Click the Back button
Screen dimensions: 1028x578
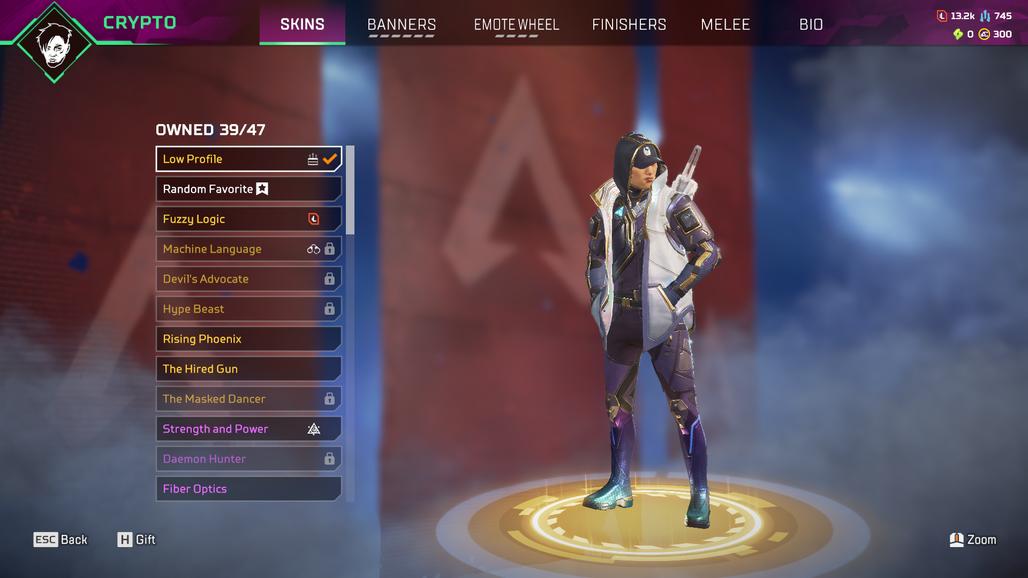61,540
